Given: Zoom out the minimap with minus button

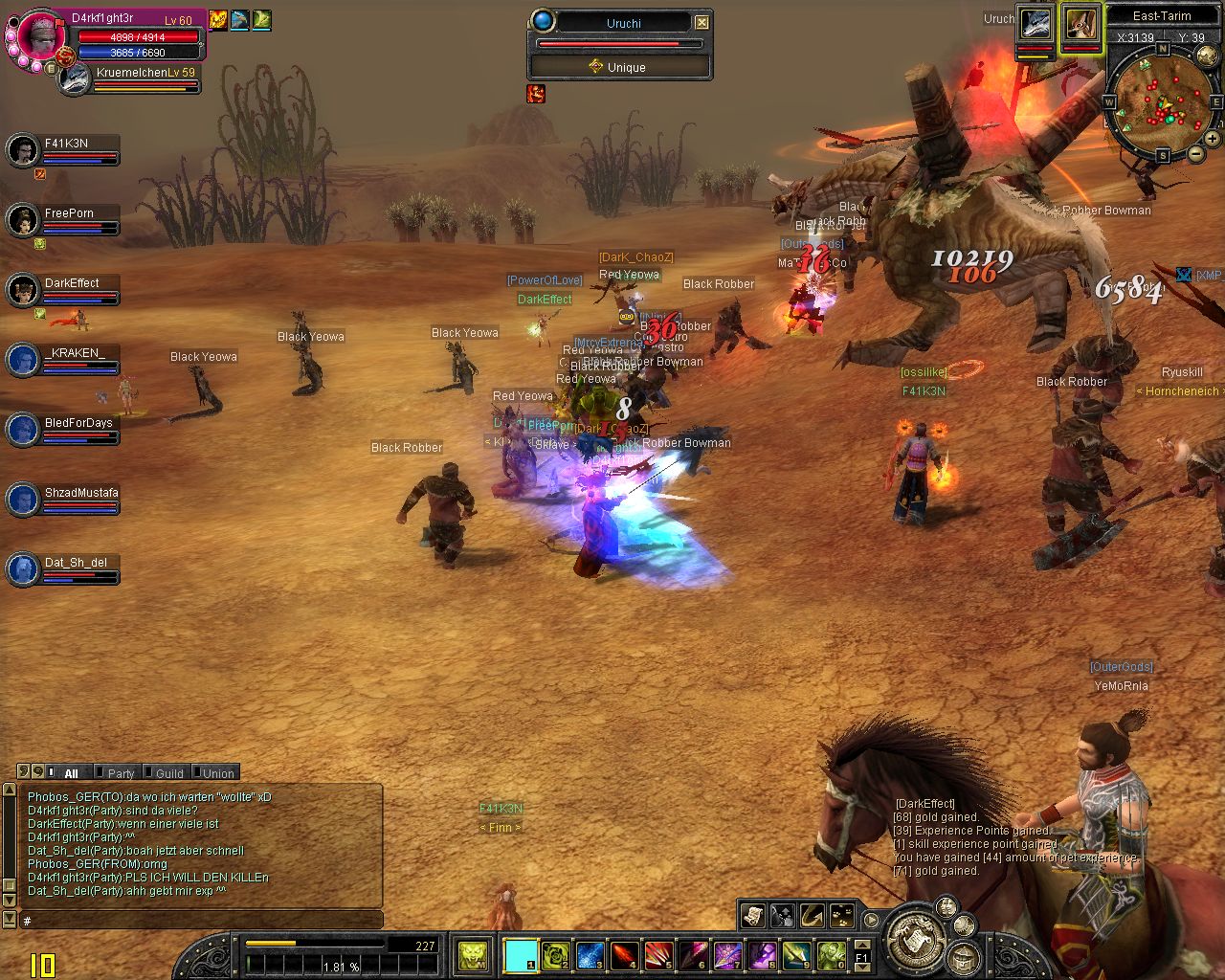Looking at the screenshot, I should click(x=1195, y=153).
